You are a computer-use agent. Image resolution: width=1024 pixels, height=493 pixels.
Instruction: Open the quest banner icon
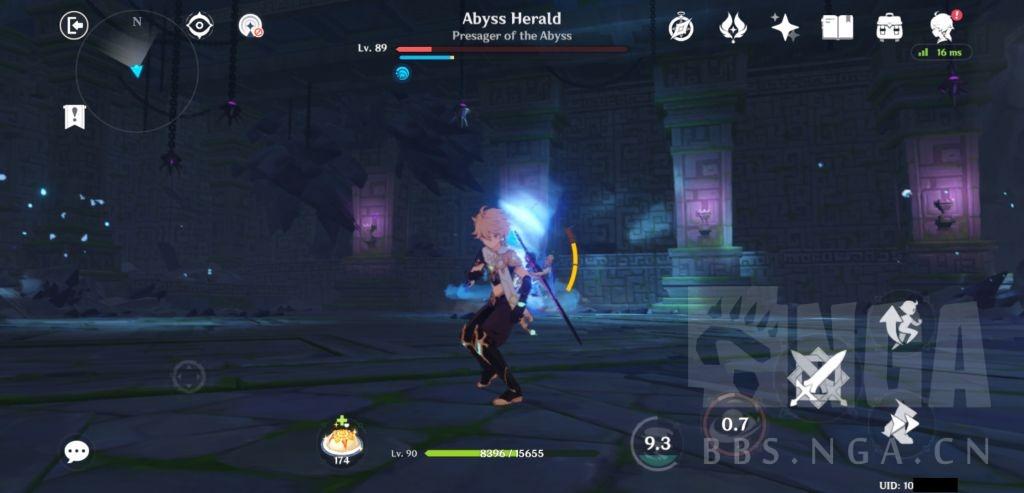(x=75, y=116)
